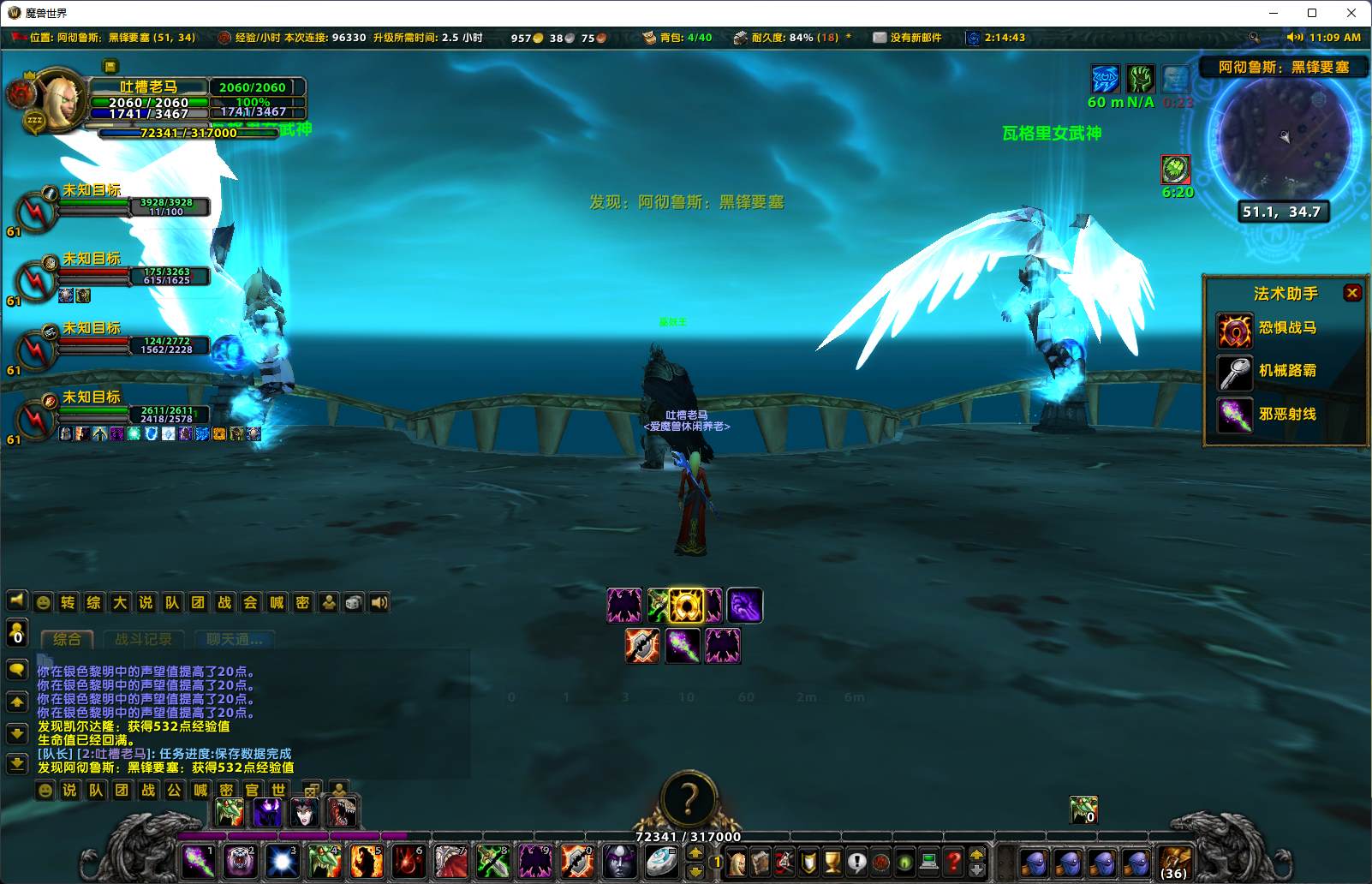1372x884 pixels.
Task: Toggle the speaker sound button above chat
Action: pyautogui.click(x=379, y=603)
